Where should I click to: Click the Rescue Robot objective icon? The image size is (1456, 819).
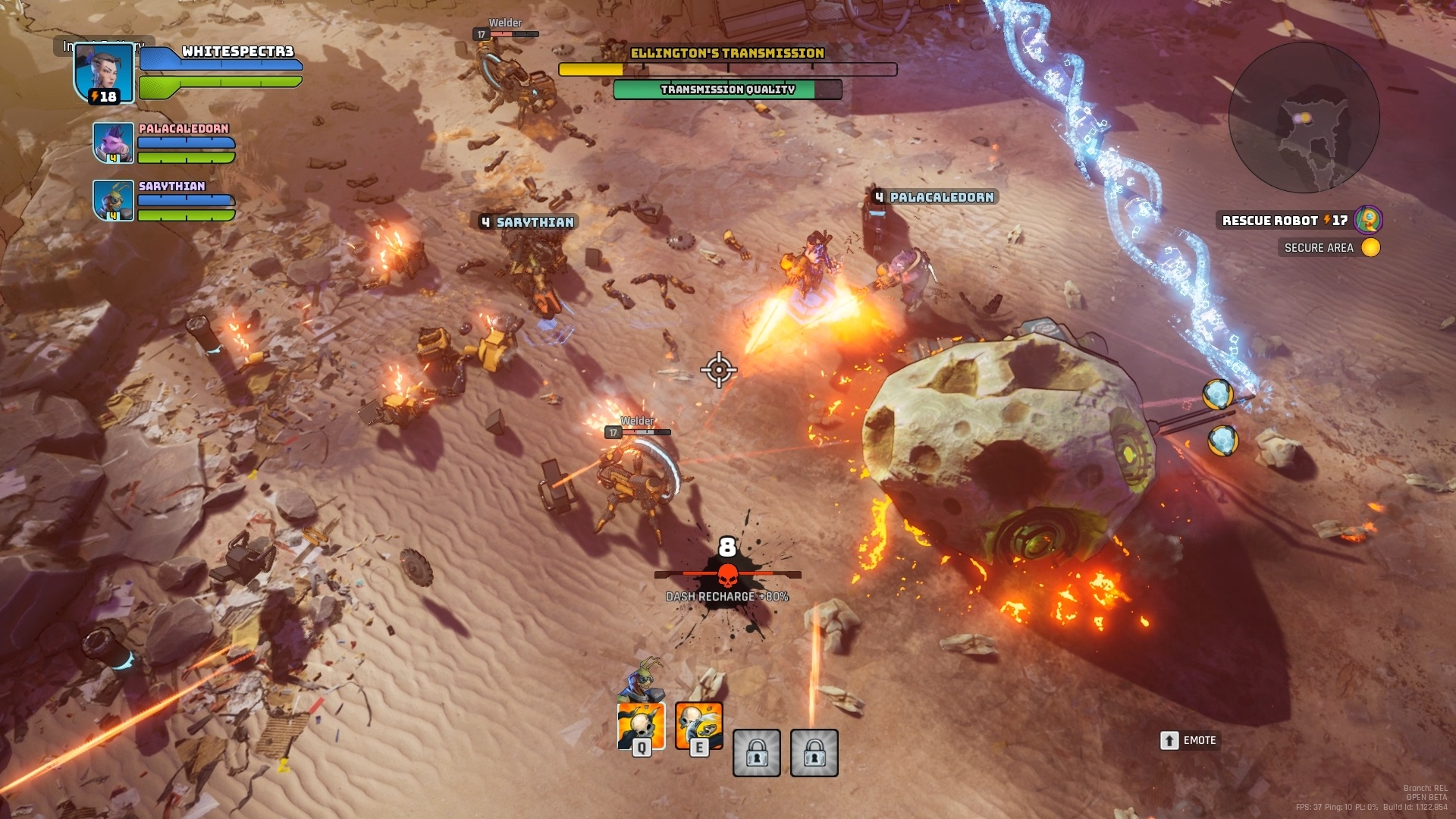(1368, 220)
